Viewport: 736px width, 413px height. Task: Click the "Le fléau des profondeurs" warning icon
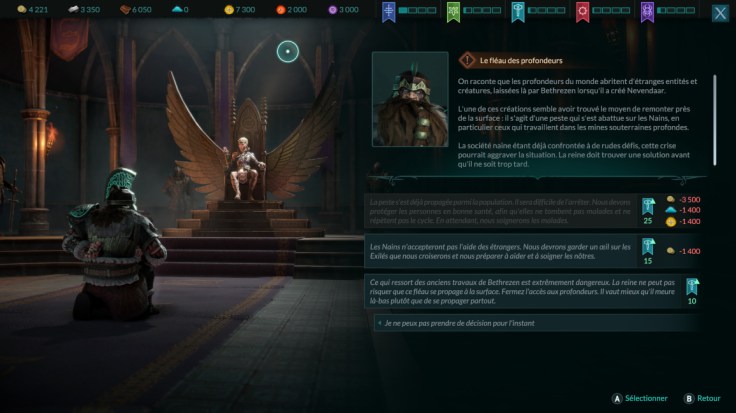point(468,60)
